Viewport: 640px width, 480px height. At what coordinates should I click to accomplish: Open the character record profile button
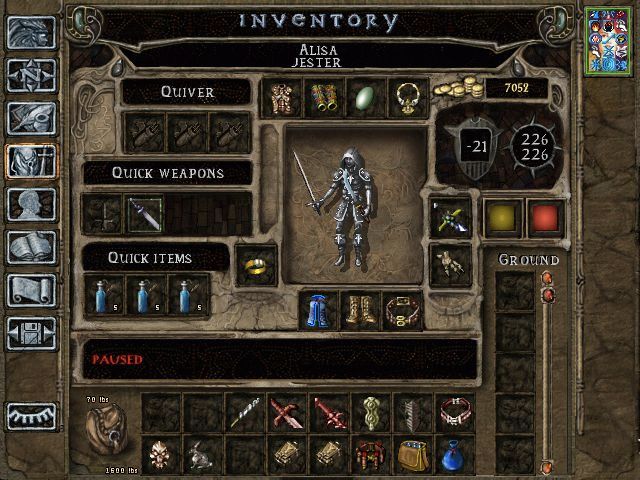(x=31, y=204)
